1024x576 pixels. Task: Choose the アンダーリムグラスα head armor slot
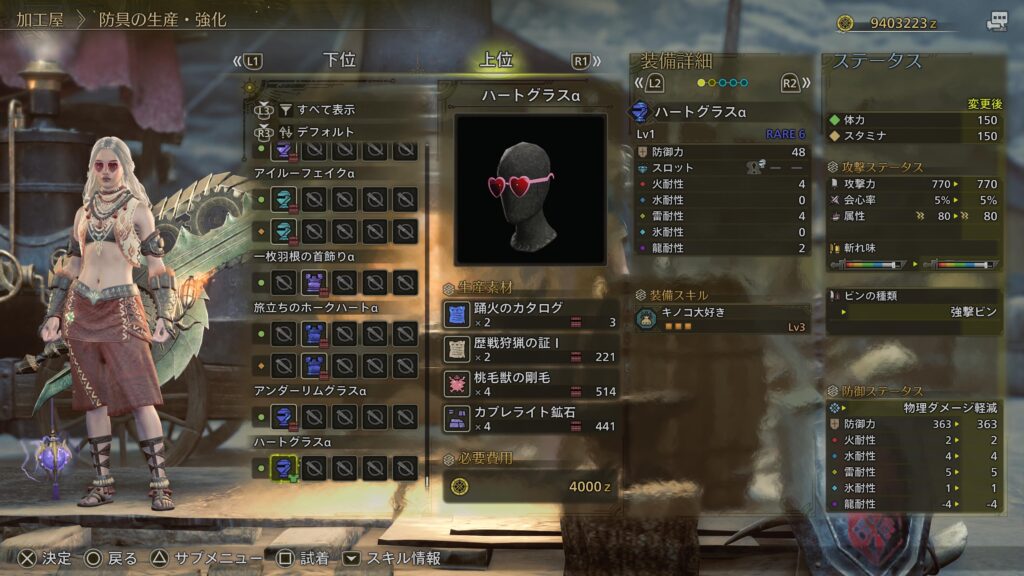click(x=284, y=416)
